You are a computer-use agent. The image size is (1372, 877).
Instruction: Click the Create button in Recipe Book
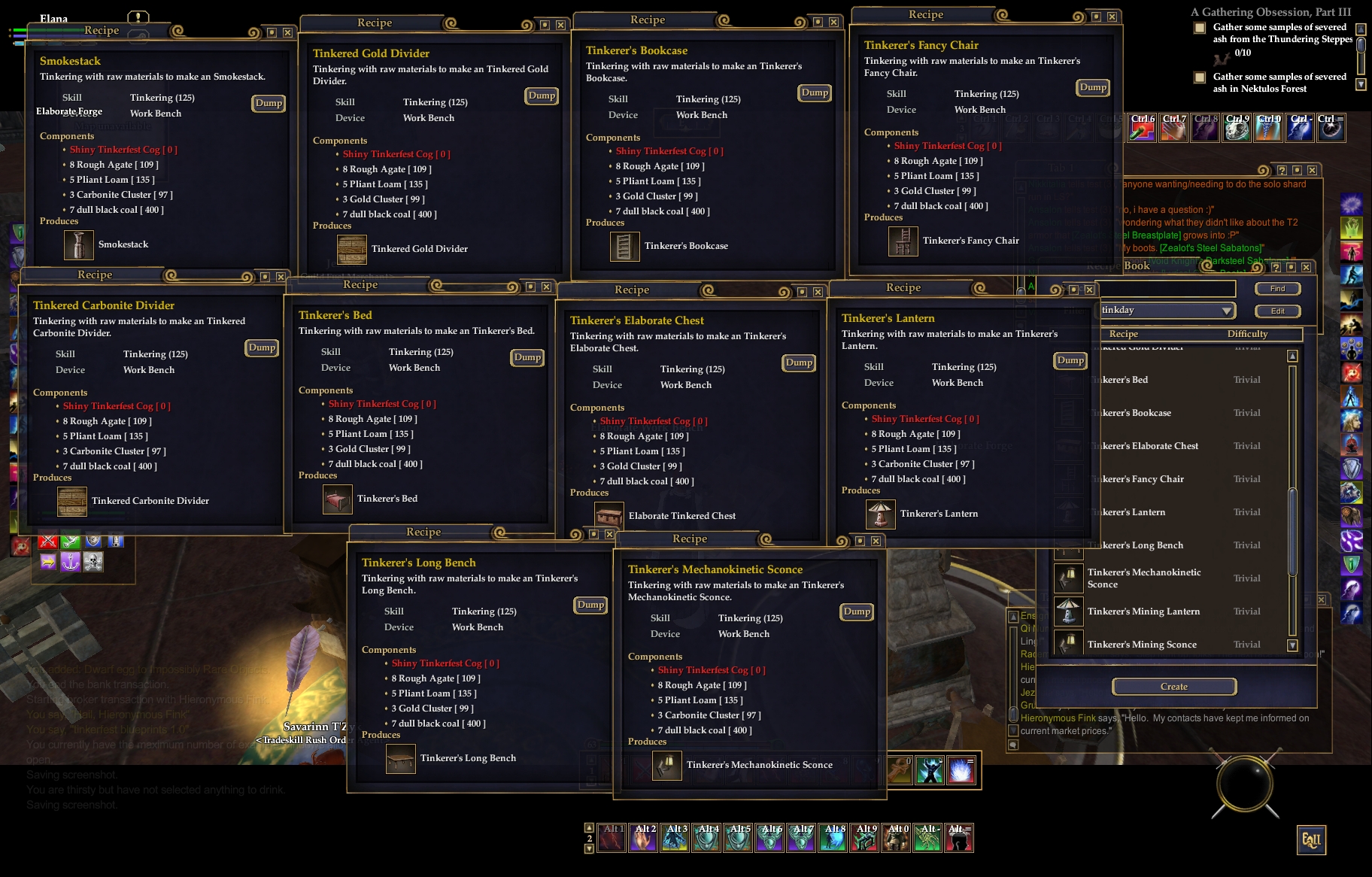click(1173, 686)
